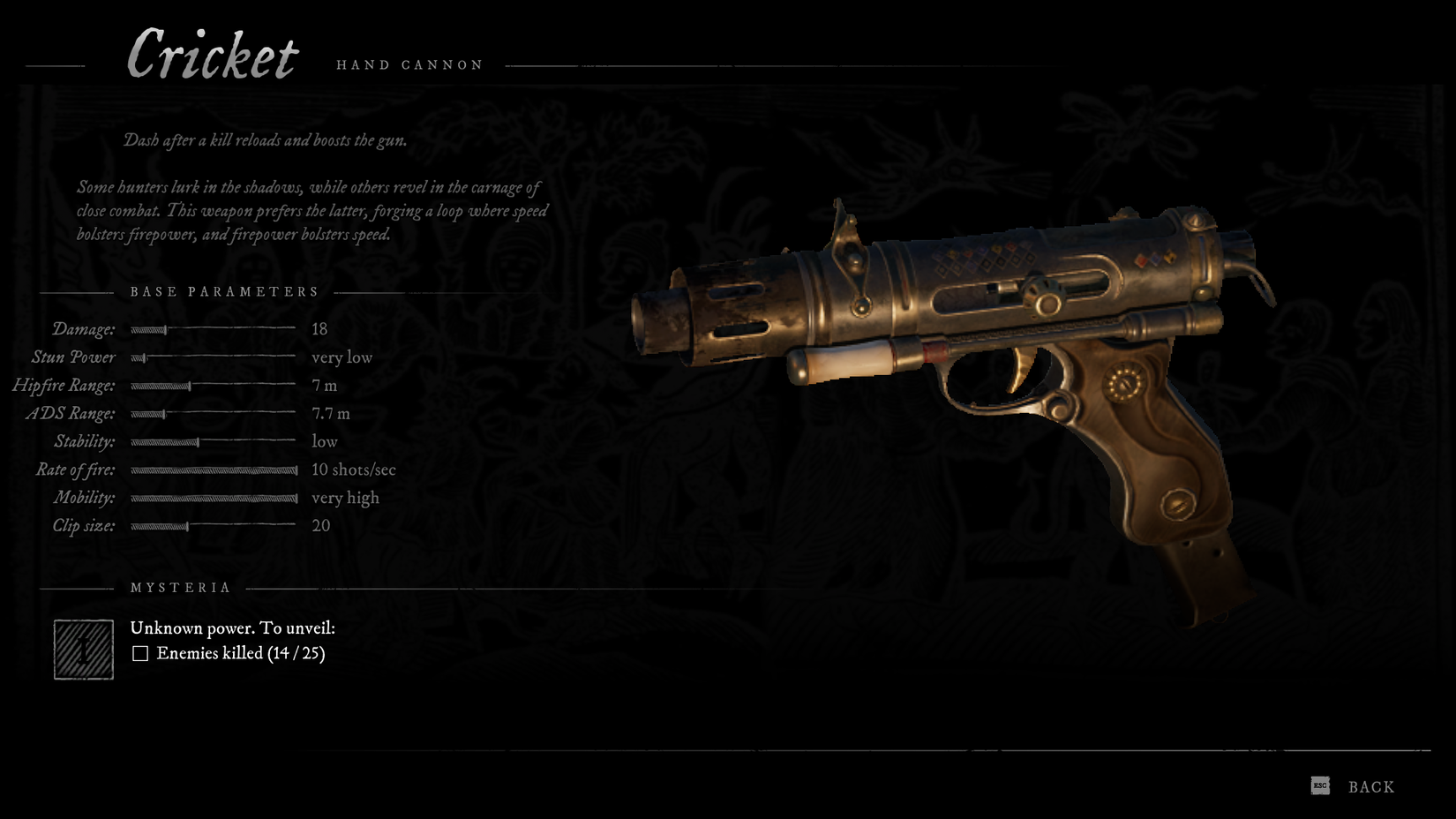Select the locked Mysteria power slot
This screenshot has height=819, width=1456.
(x=84, y=650)
